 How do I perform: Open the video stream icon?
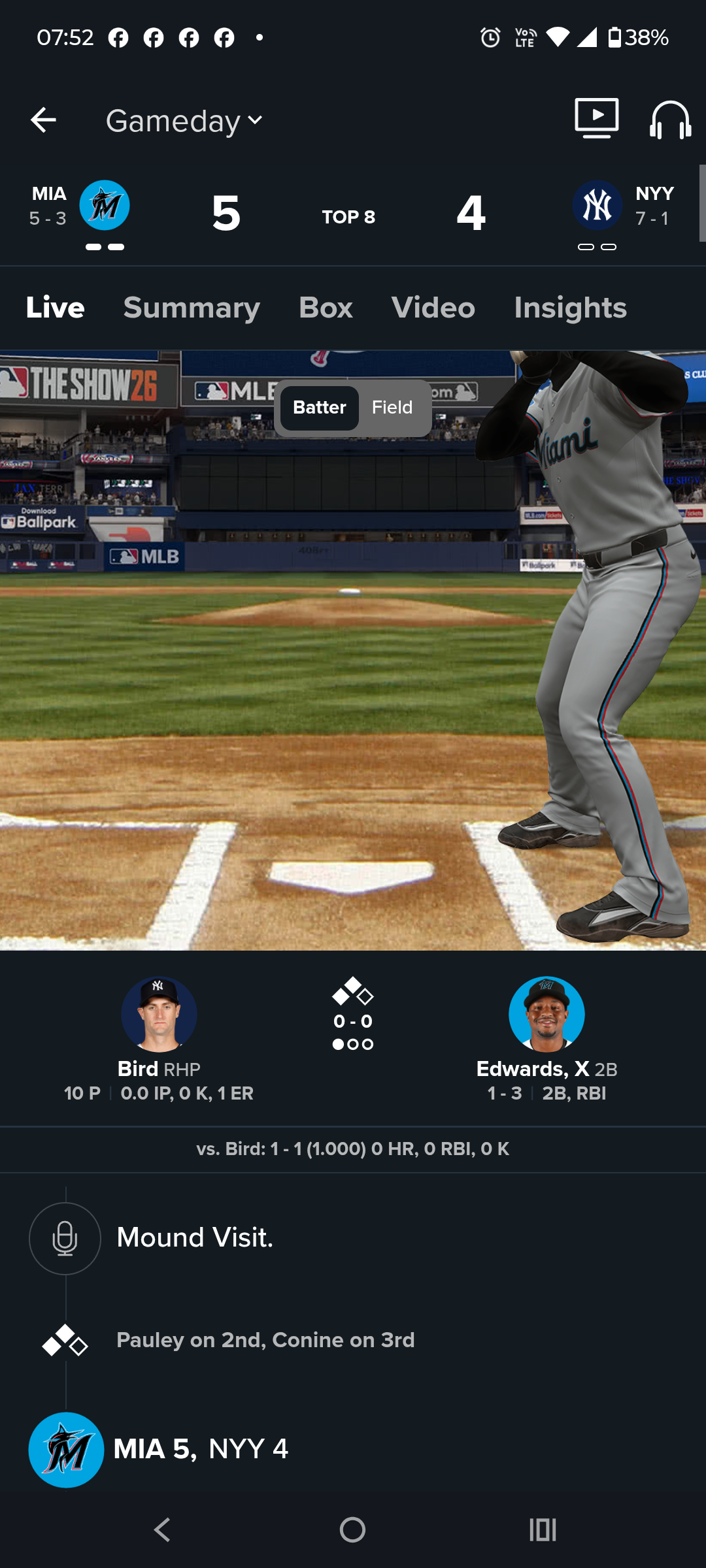596,118
